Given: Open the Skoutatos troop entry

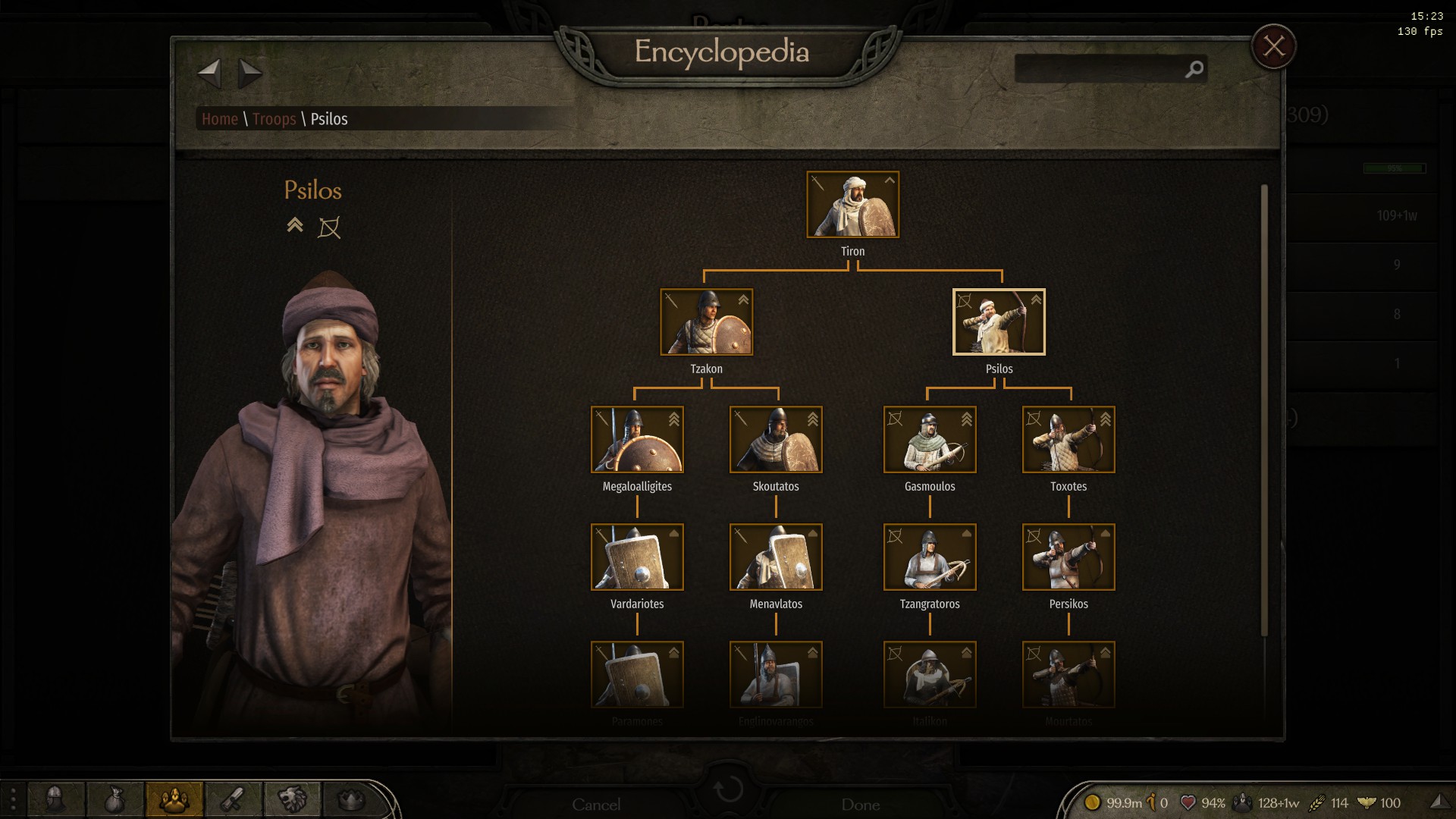Looking at the screenshot, I should (775, 440).
